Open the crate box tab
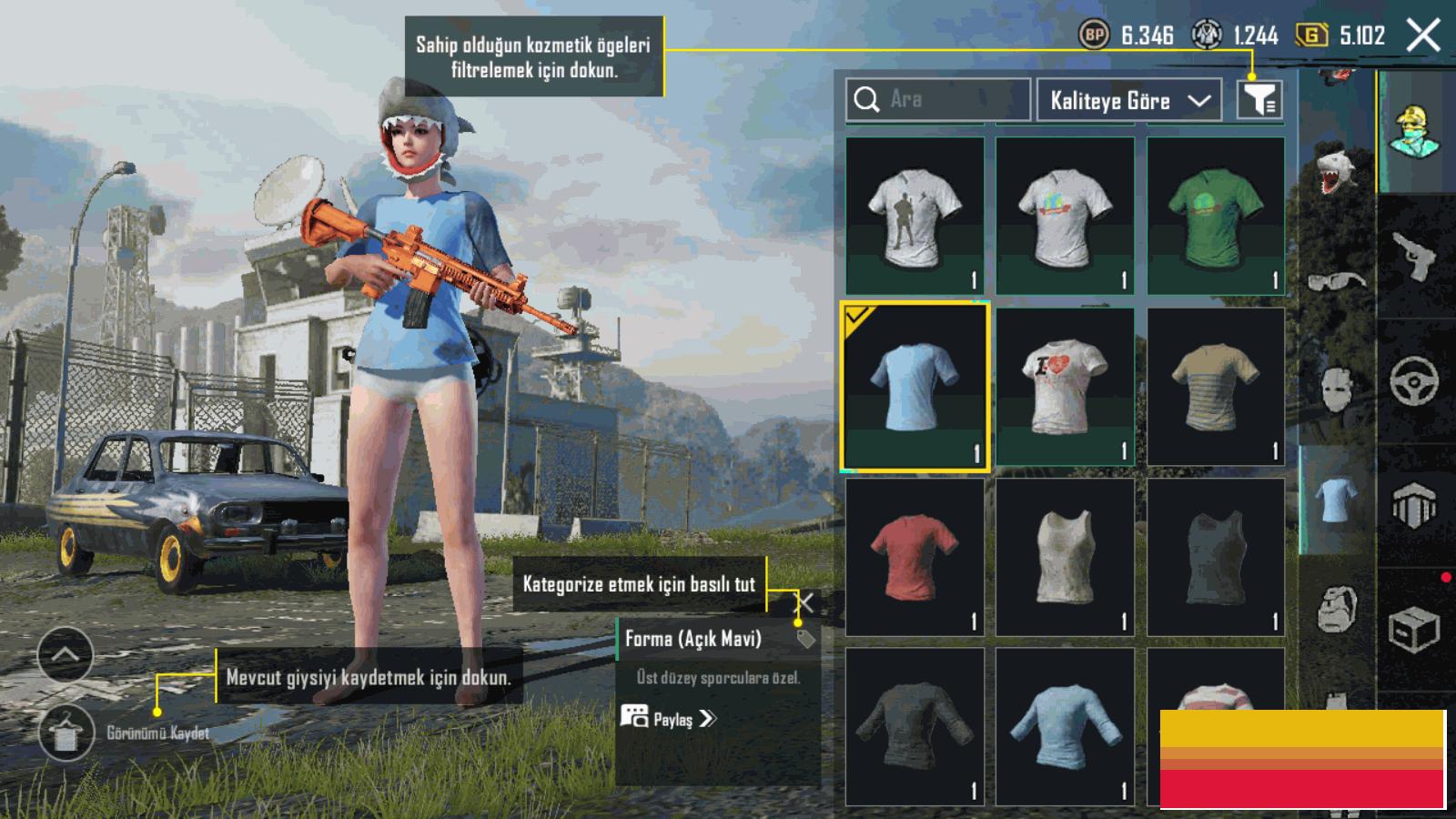Screen dimensions: 1456x819 point(1413,628)
